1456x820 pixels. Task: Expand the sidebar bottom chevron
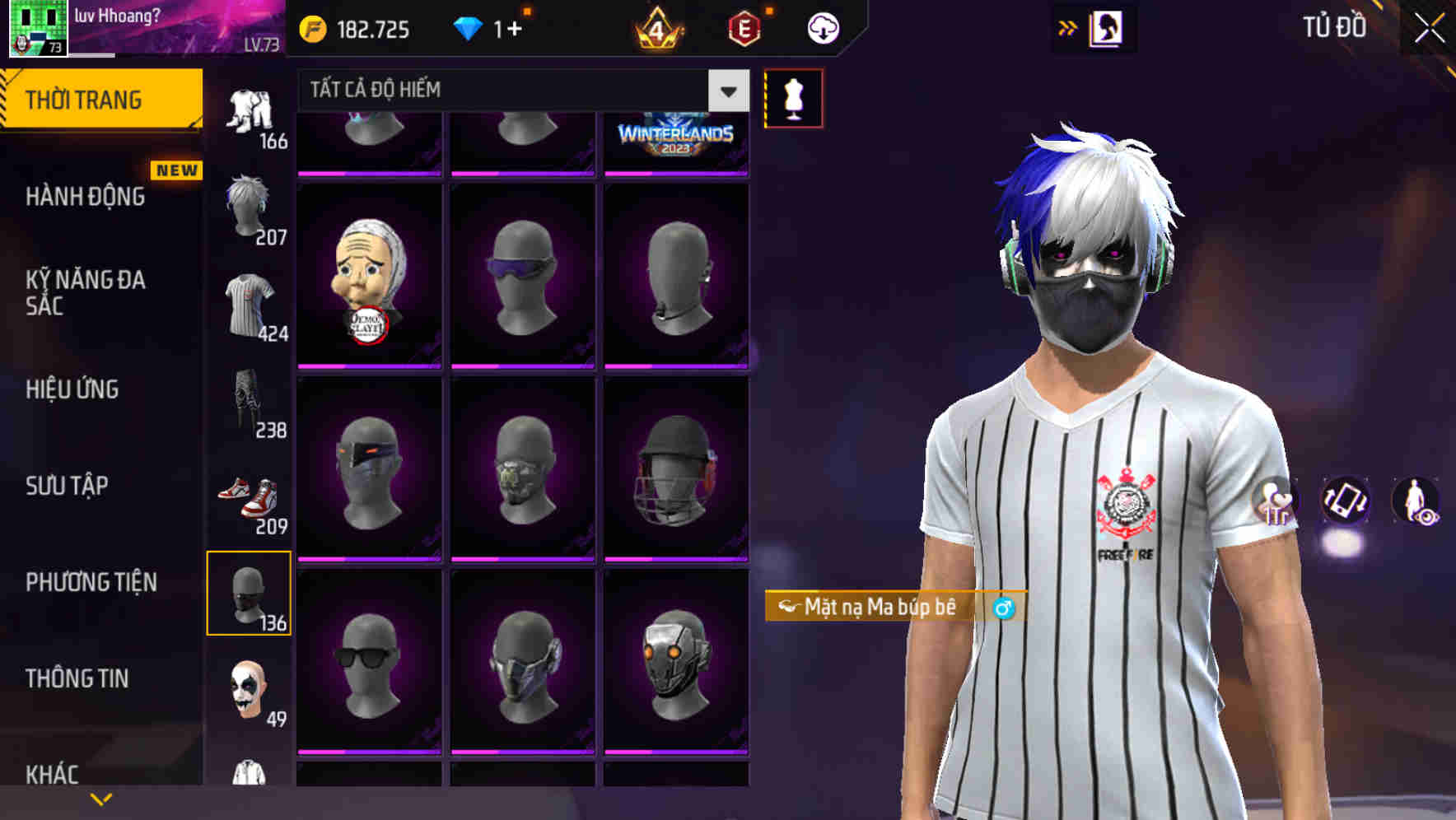(99, 798)
